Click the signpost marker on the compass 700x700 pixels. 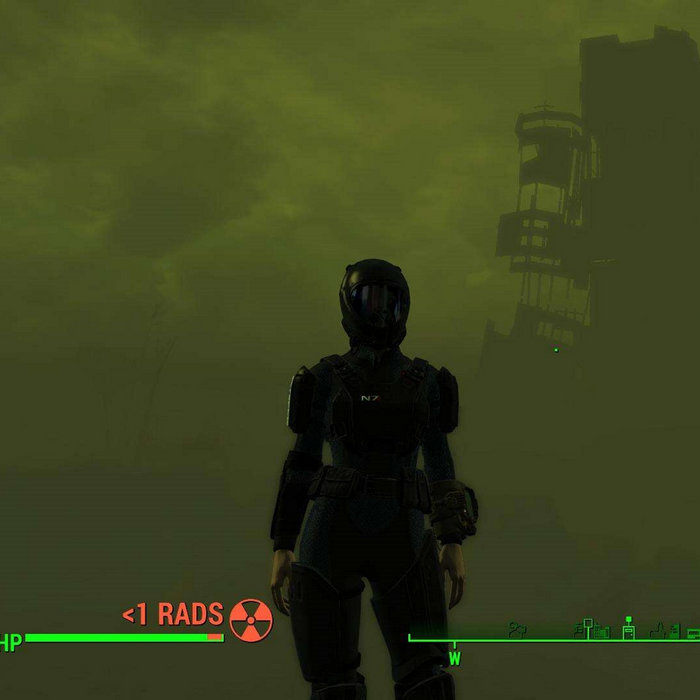(x=588, y=629)
